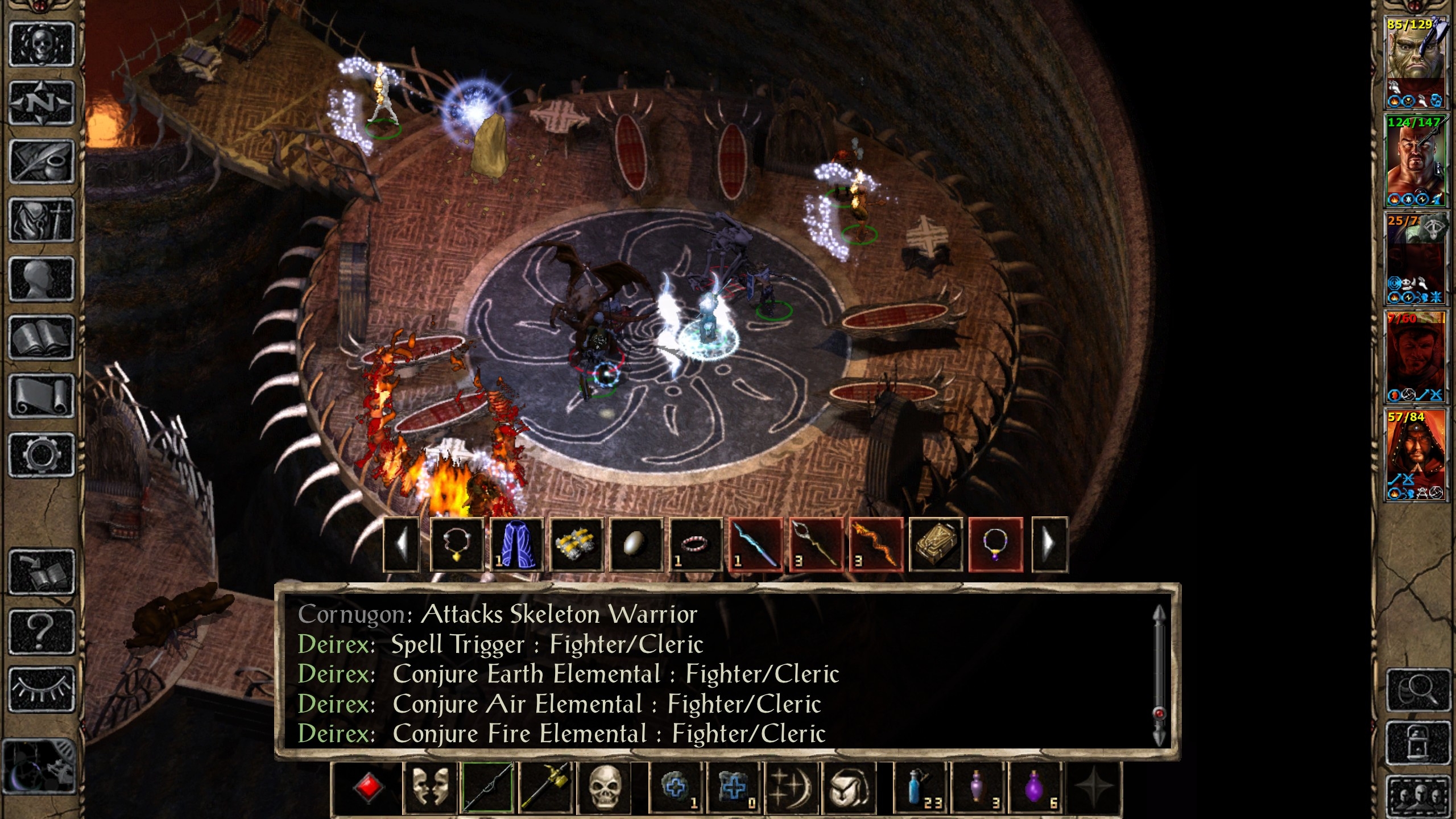Open the area map with the compass button
The image size is (1456, 819).
42,103
